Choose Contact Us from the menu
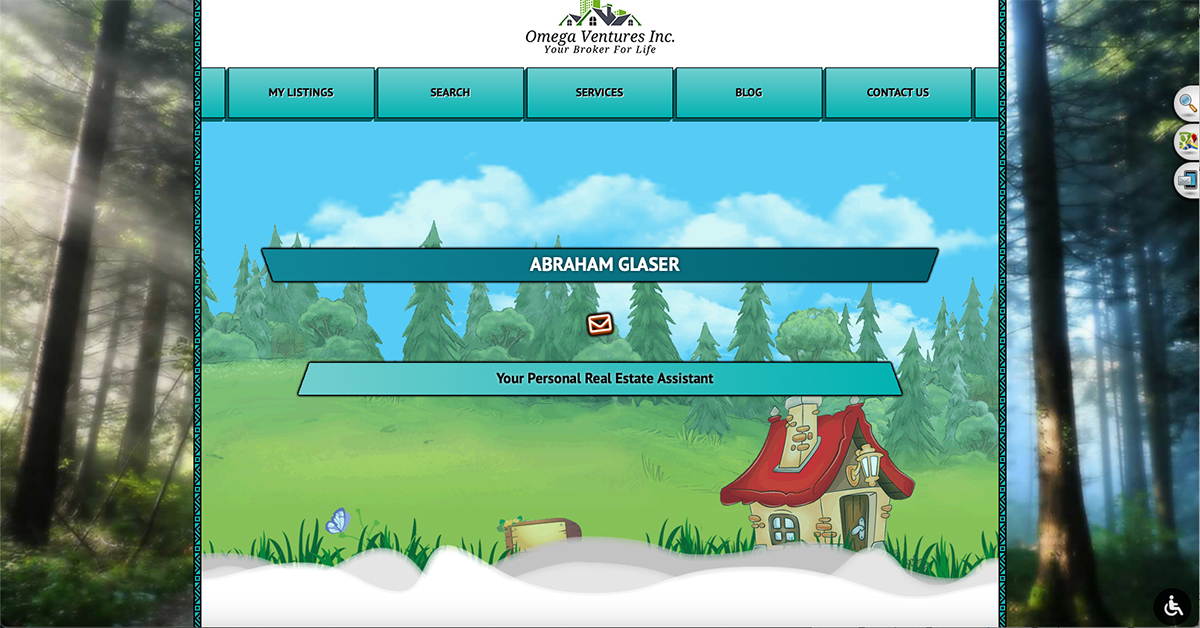Viewport: 1200px width, 628px height. point(897,93)
